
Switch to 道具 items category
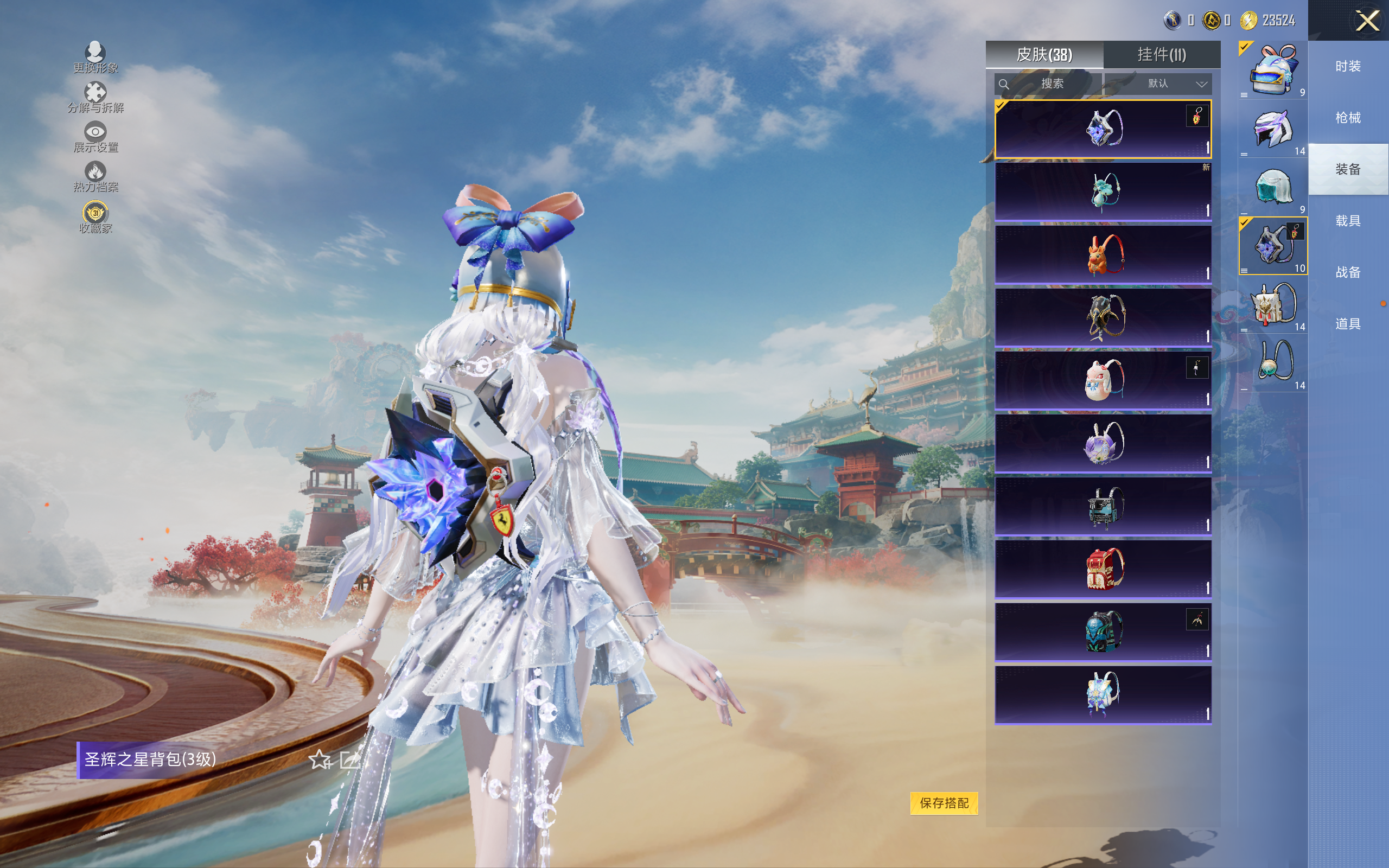(1348, 324)
